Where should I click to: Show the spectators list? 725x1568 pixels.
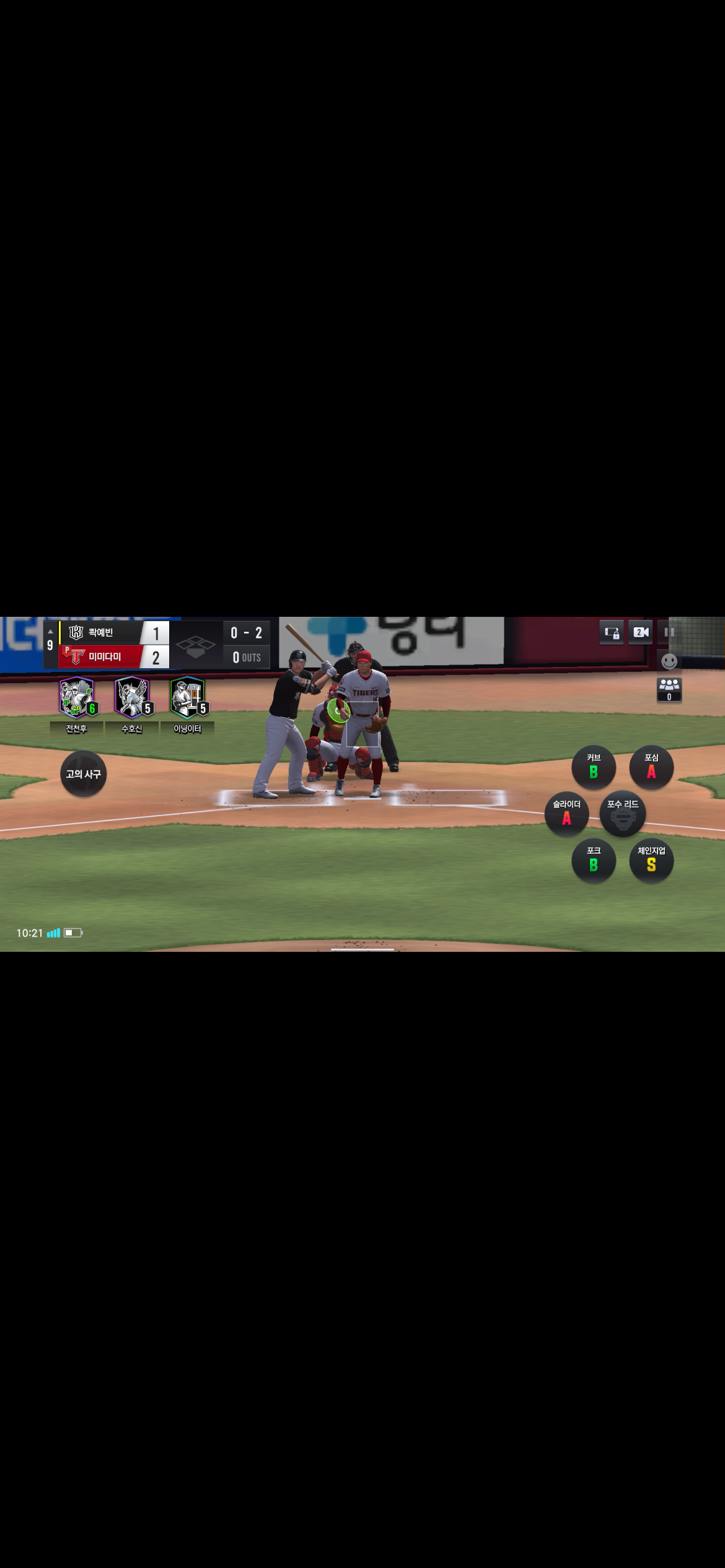(669, 689)
